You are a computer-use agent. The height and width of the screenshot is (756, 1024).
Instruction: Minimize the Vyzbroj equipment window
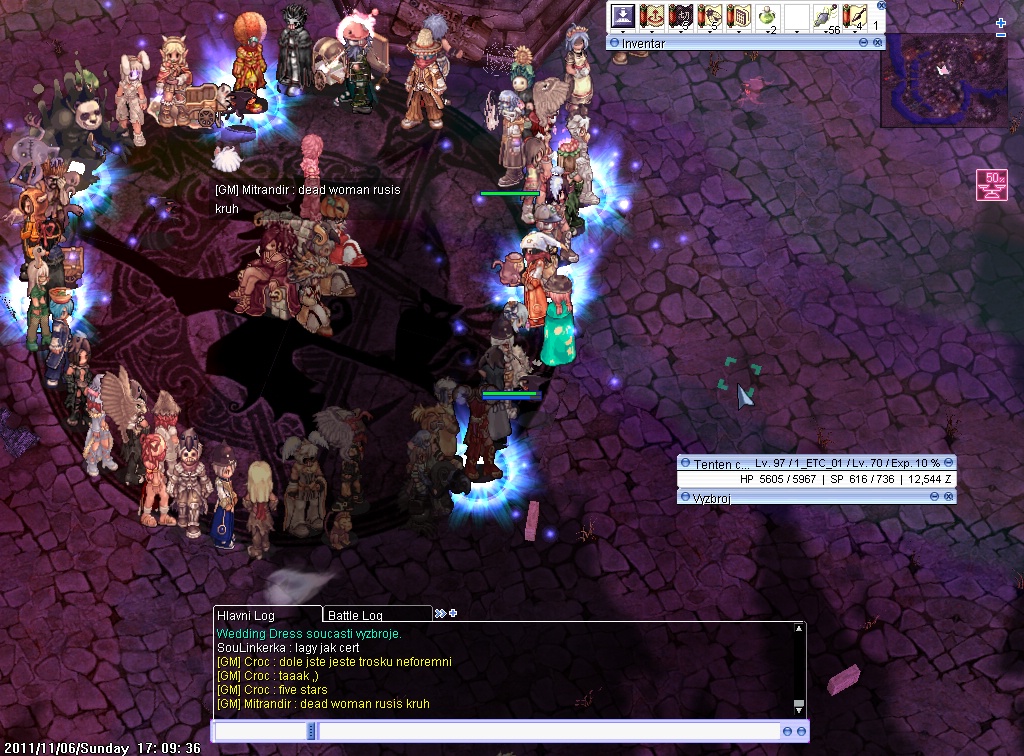coord(934,497)
